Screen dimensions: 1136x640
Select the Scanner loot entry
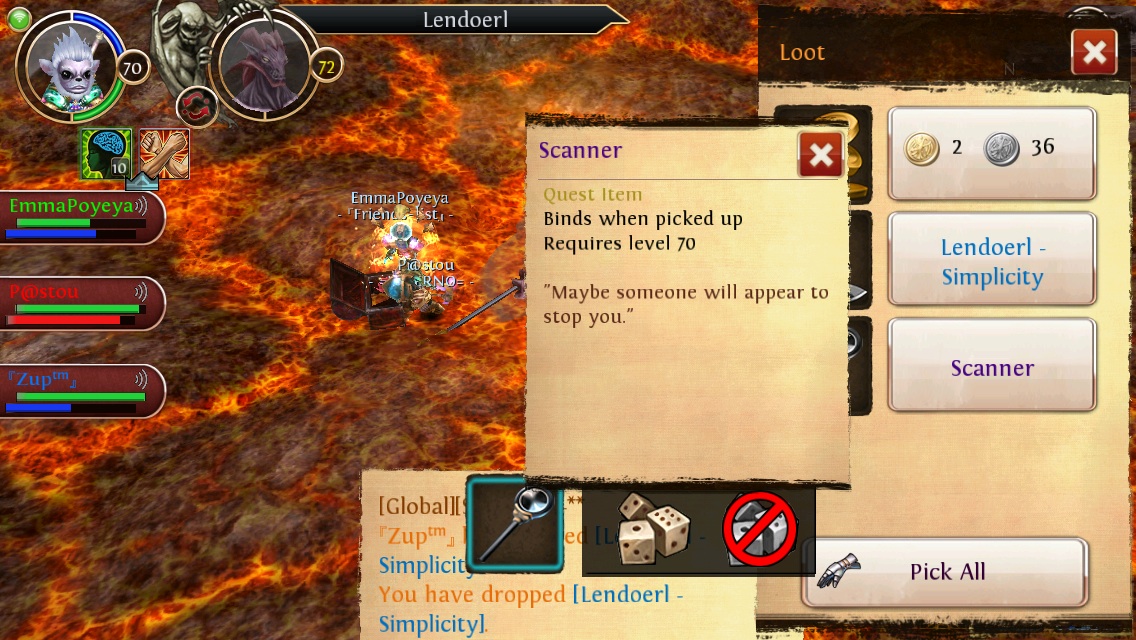pos(991,366)
